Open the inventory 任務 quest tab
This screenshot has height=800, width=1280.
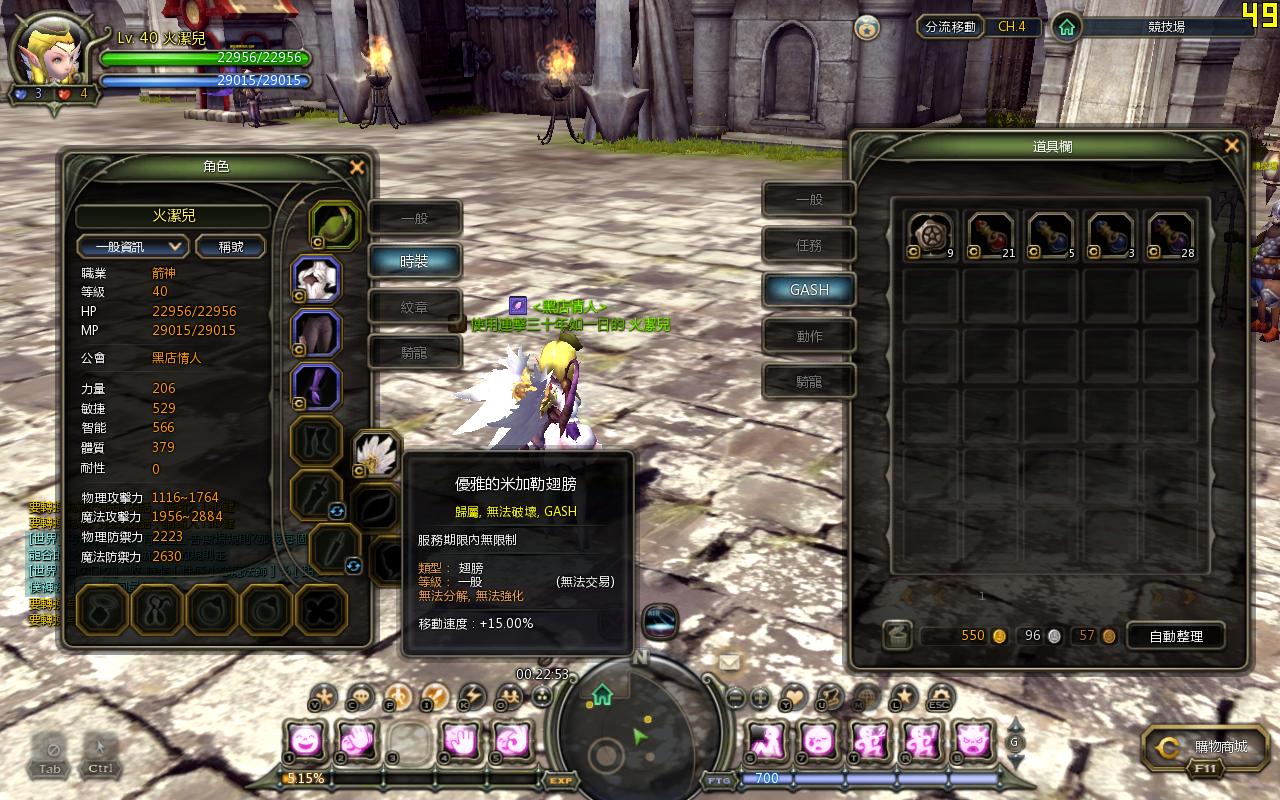point(809,244)
